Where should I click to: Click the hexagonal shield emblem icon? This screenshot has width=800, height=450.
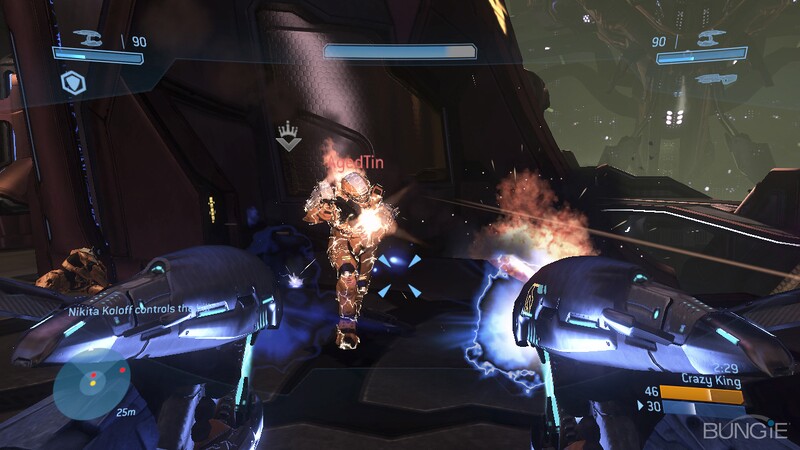tap(71, 81)
